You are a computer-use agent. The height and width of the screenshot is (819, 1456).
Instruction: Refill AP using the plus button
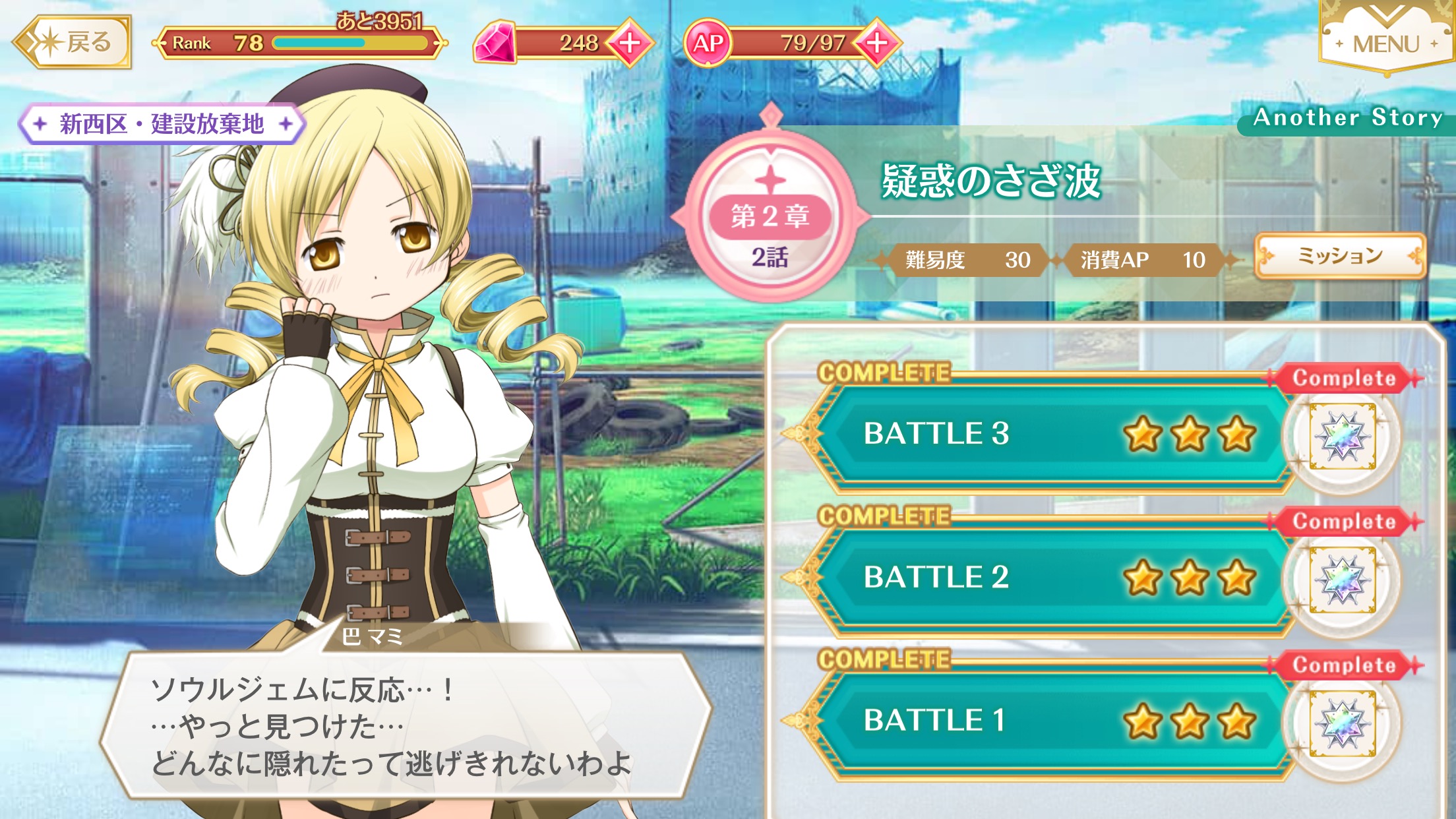(876, 43)
